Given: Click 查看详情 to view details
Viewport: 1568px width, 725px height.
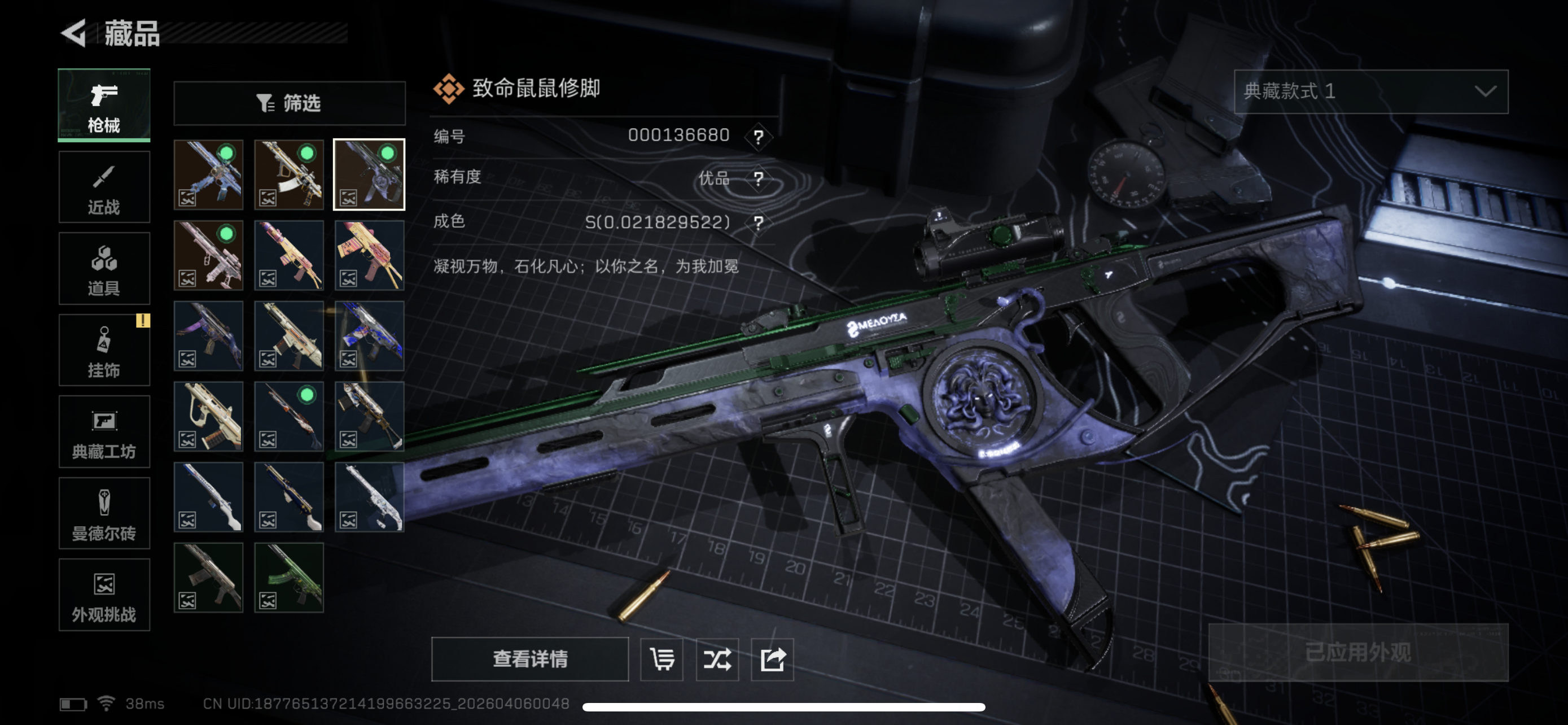Looking at the screenshot, I should pos(529,658).
